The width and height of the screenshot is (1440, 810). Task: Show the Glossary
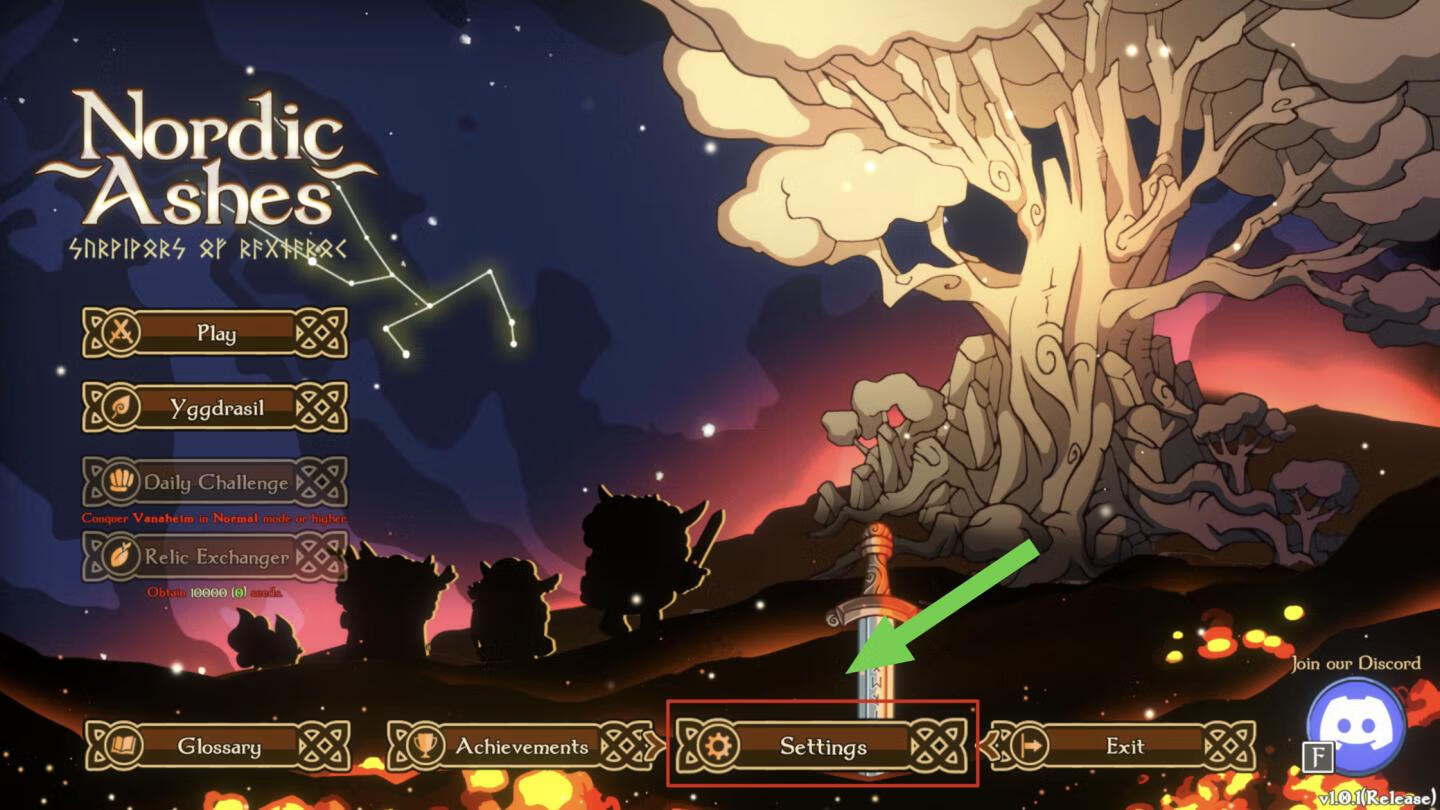pyautogui.click(x=218, y=746)
